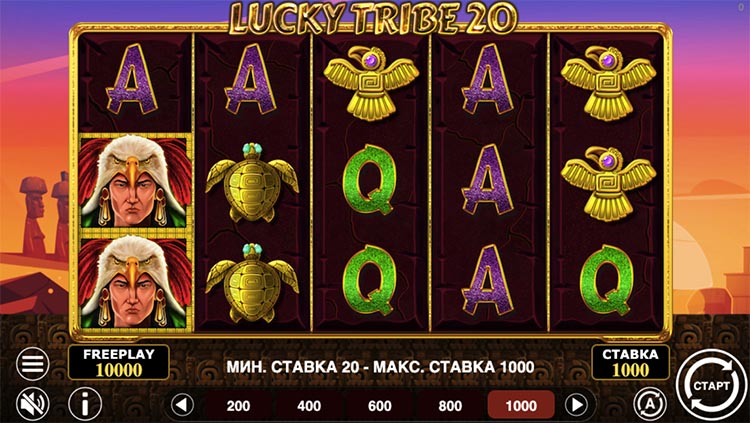Mute the game sound

[33, 404]
